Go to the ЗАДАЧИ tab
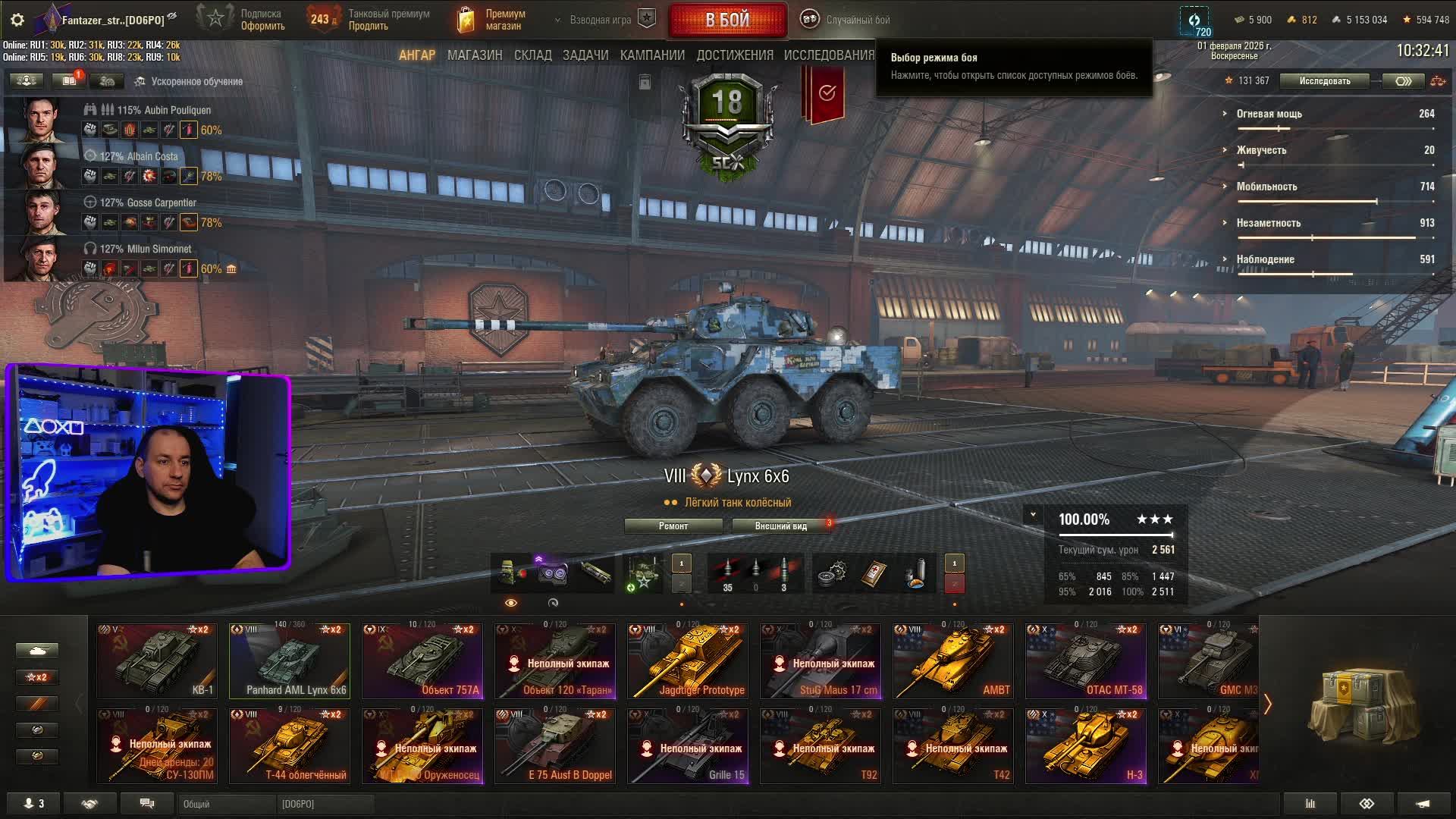 point(585,55)
